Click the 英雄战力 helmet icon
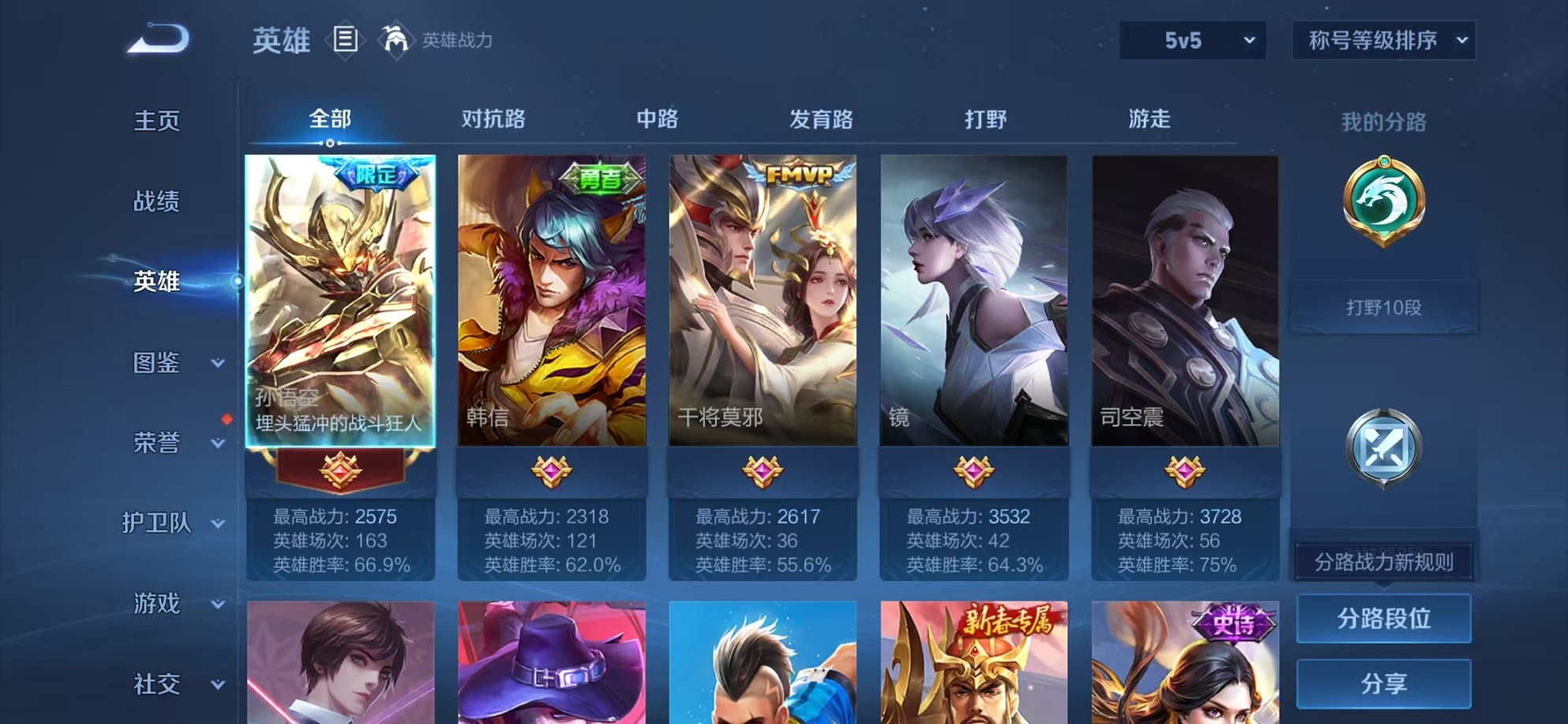This screenshot has height=724, width=1568. pos(396,39)
